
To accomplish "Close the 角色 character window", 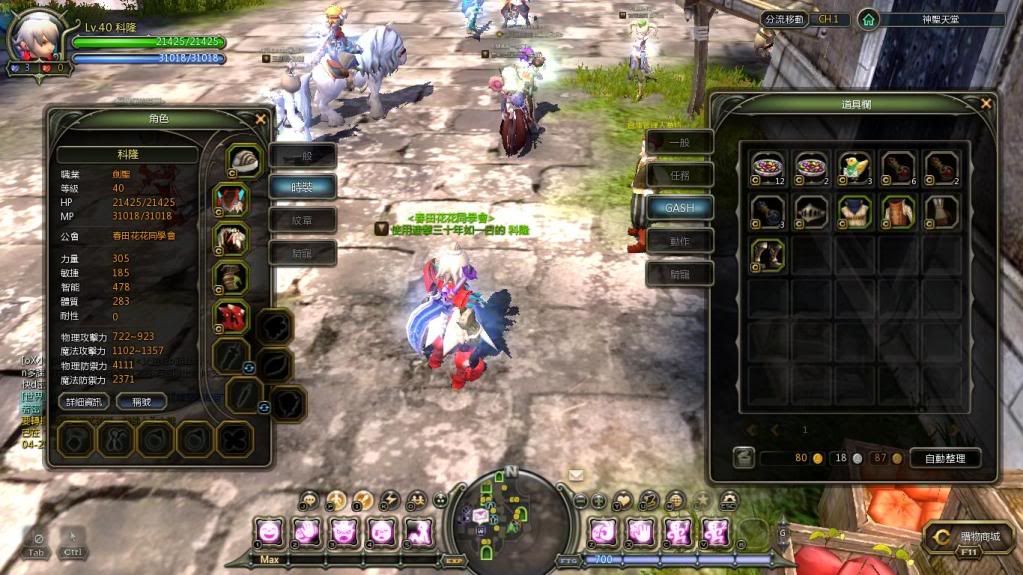I will 261,118.
